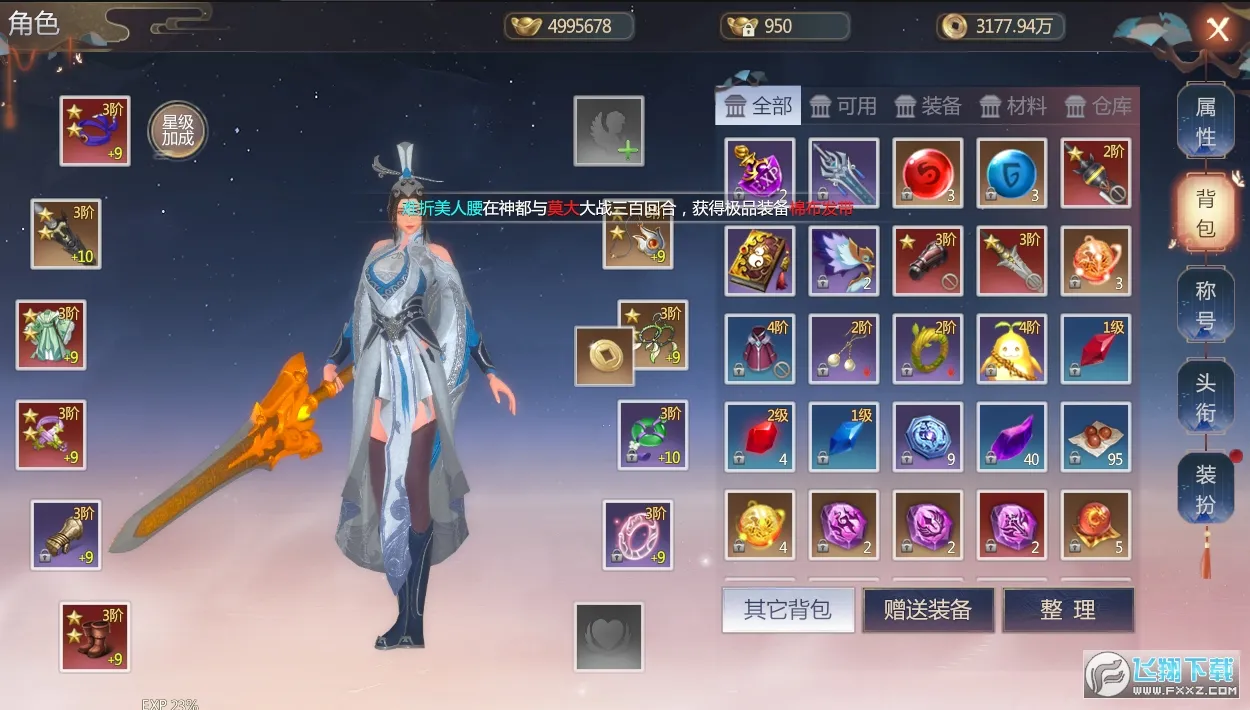Select the equipped green robe slot

[x=51, y=335]
